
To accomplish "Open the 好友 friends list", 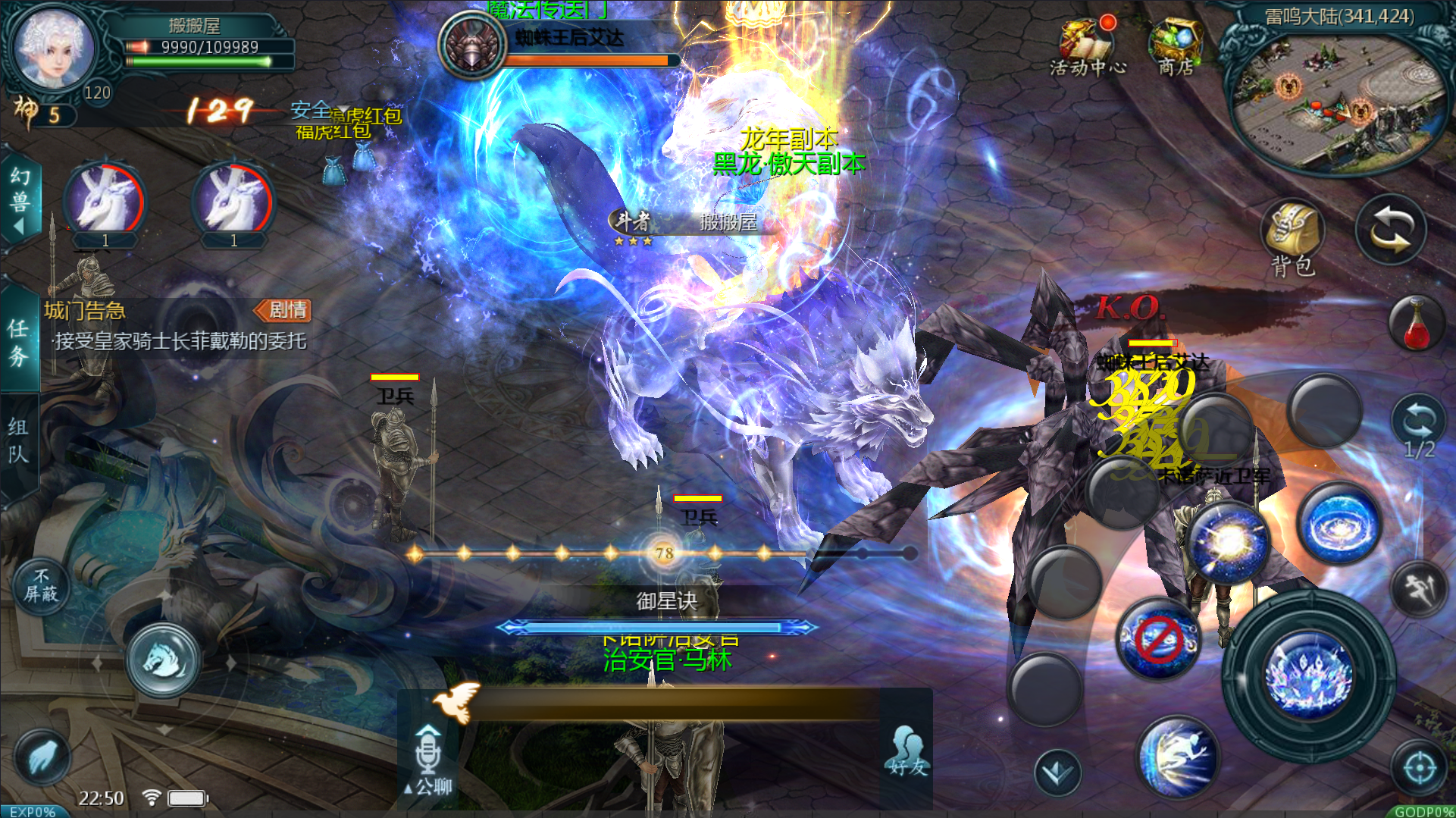I will point(908,751).
